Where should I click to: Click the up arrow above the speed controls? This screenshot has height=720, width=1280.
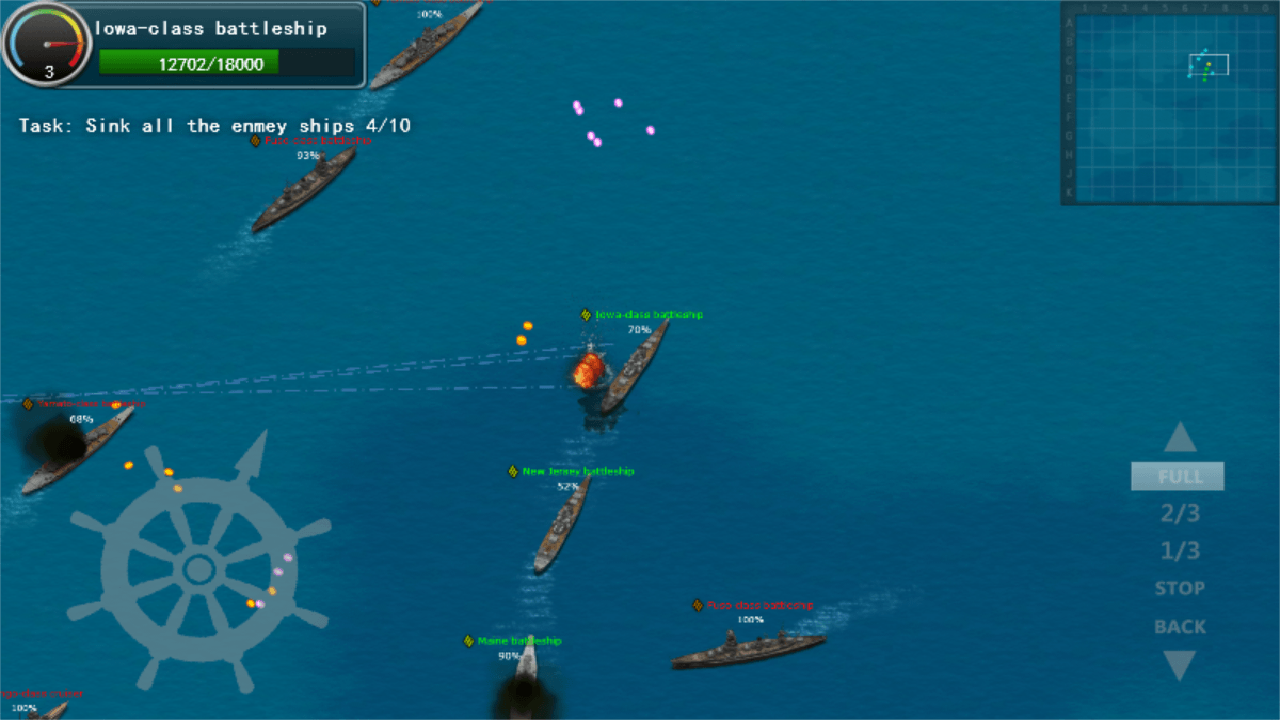[x=1180, y=437]
